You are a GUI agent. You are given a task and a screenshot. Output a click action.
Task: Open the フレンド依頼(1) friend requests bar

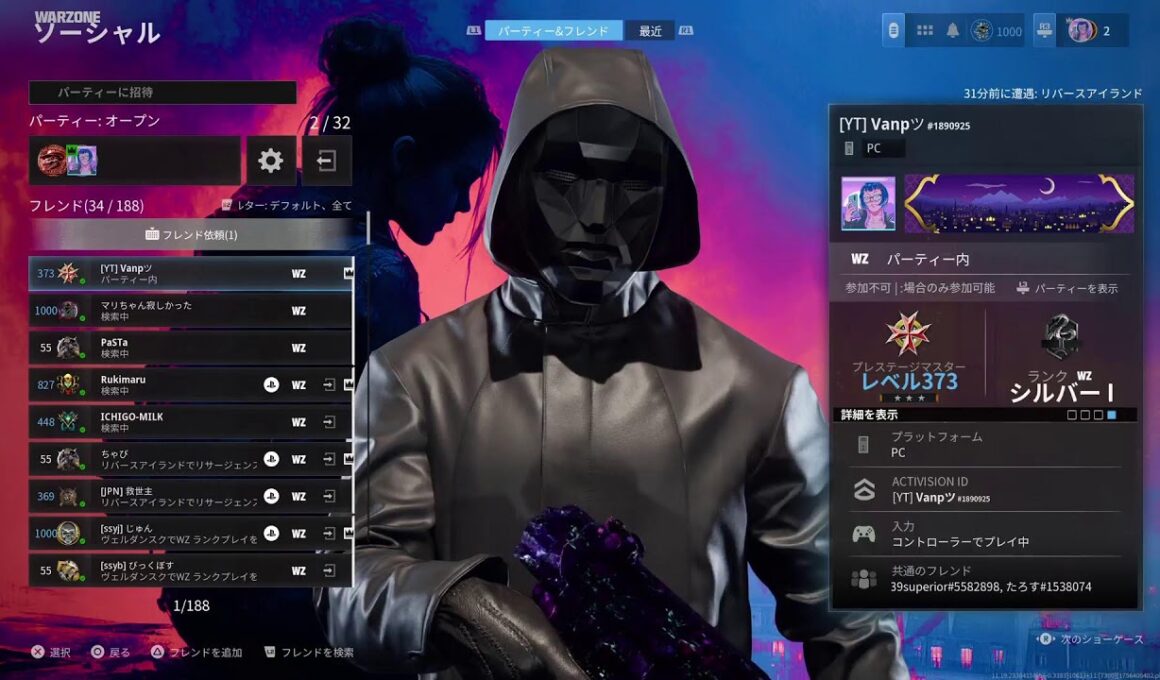192,235
